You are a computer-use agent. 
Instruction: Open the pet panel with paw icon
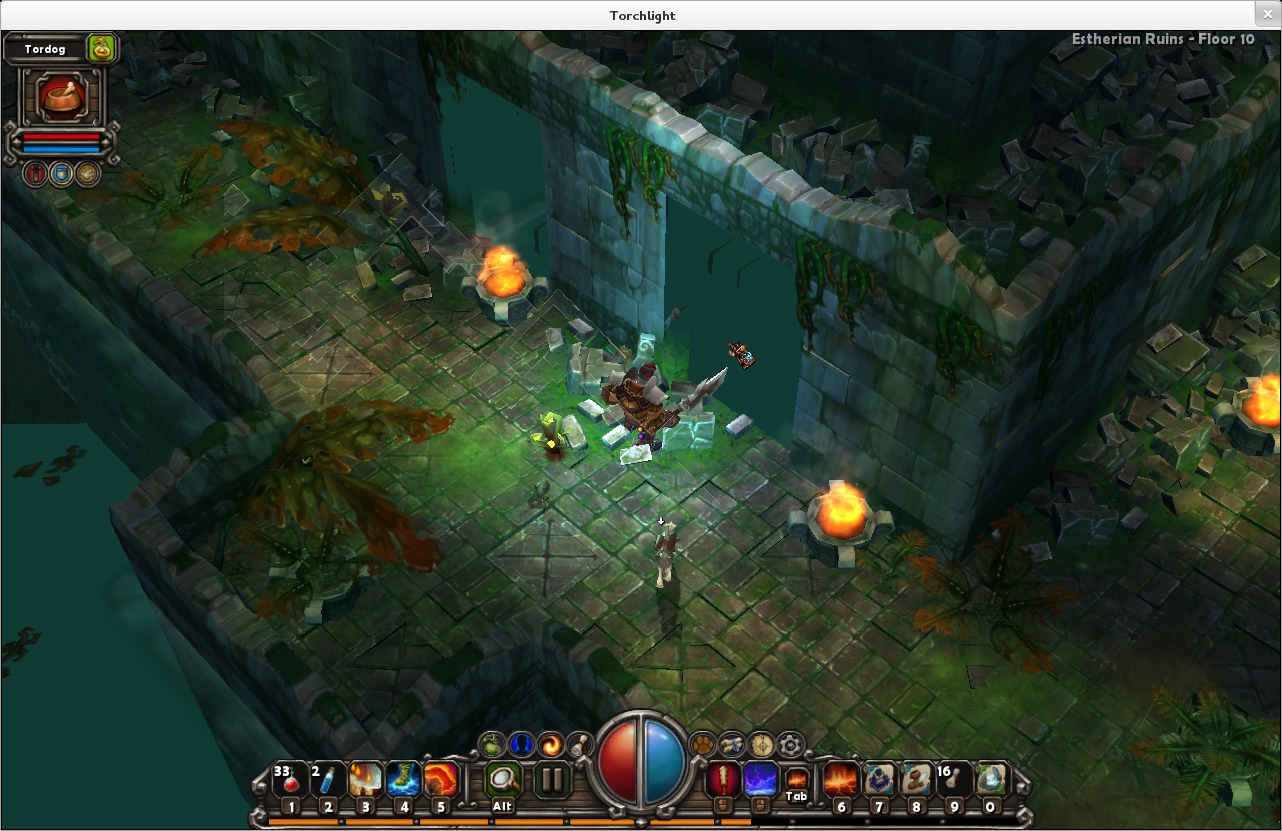[703, 744]
